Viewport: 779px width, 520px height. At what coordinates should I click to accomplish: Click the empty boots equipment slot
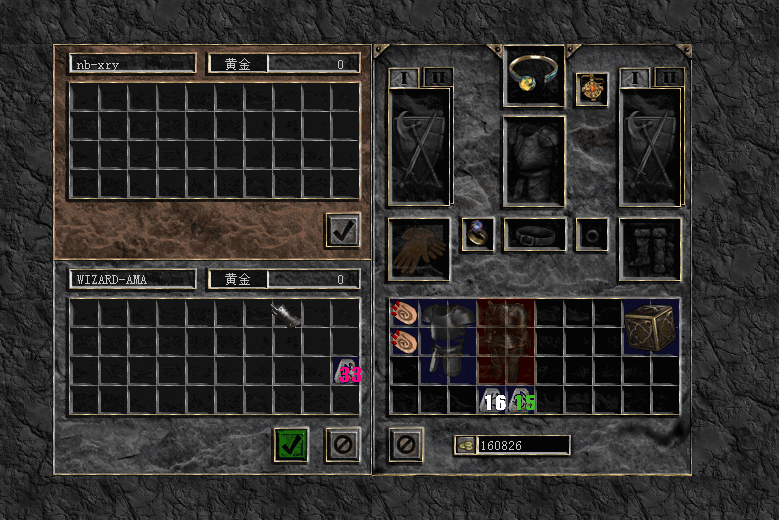click(x=650, y=249)
